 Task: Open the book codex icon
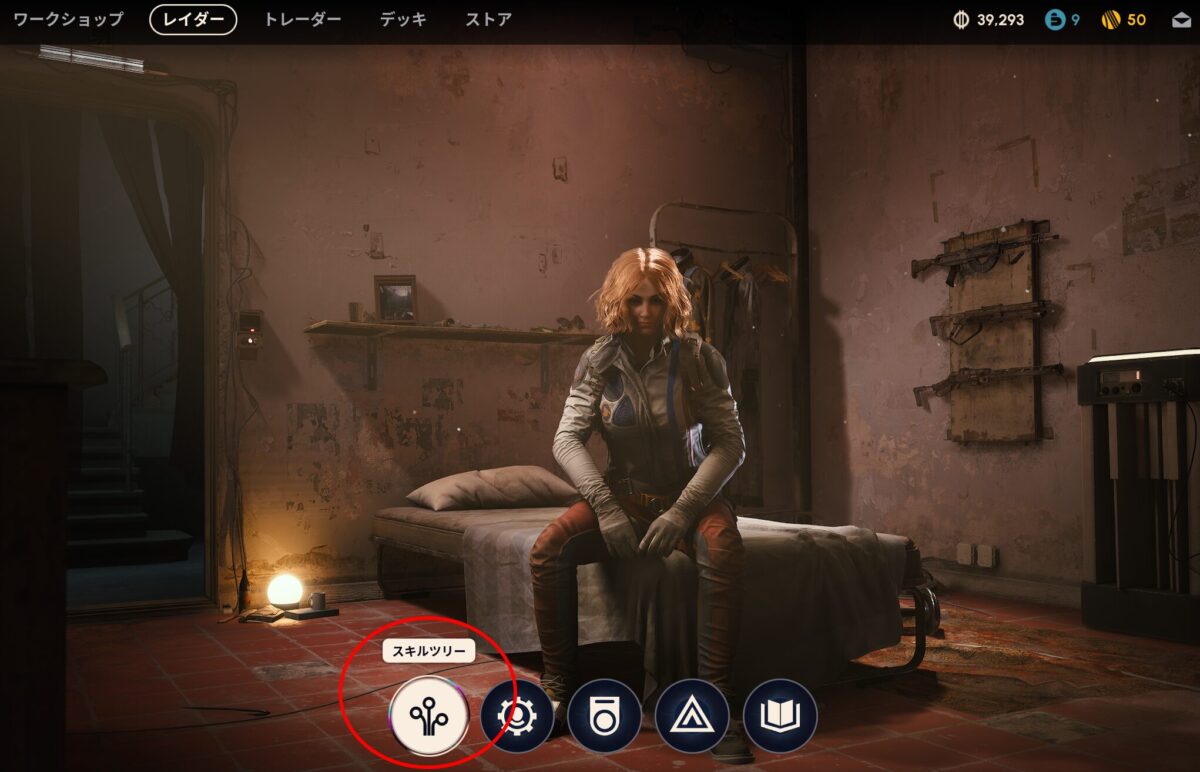(x=780, y=716)
